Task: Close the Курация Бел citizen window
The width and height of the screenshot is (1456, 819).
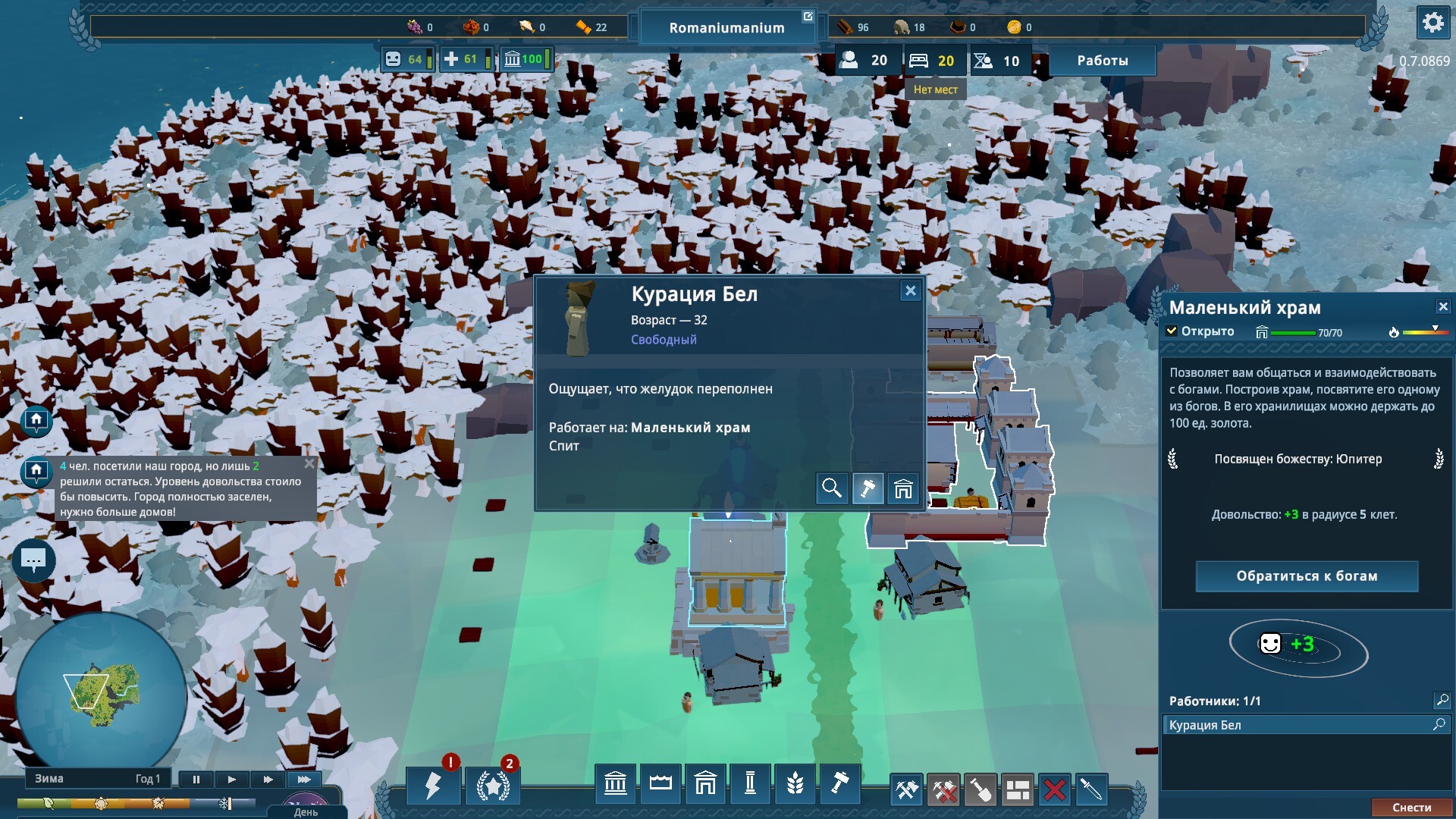Action: click(910, 290)
